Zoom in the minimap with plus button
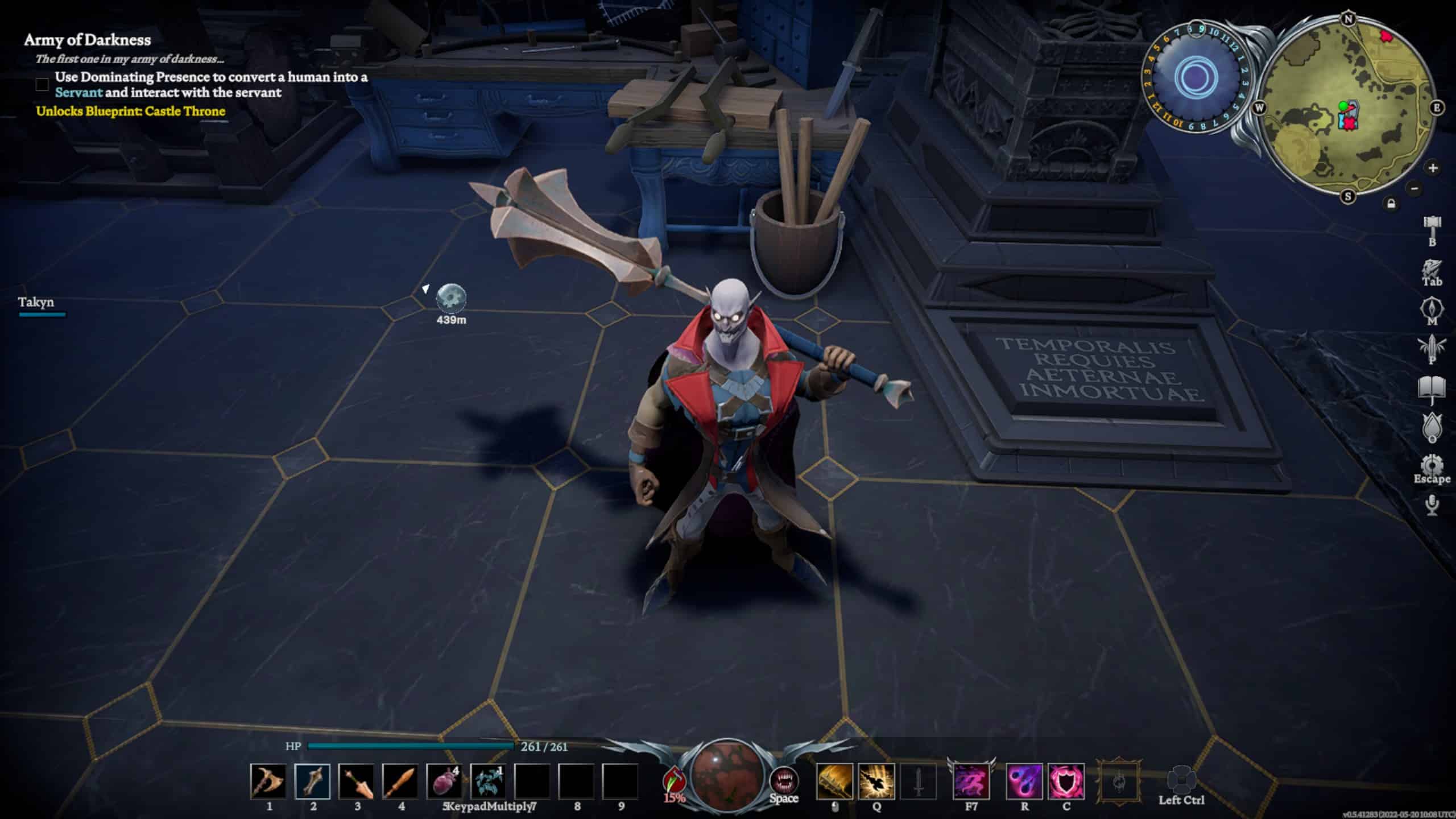 [1433, 168]
